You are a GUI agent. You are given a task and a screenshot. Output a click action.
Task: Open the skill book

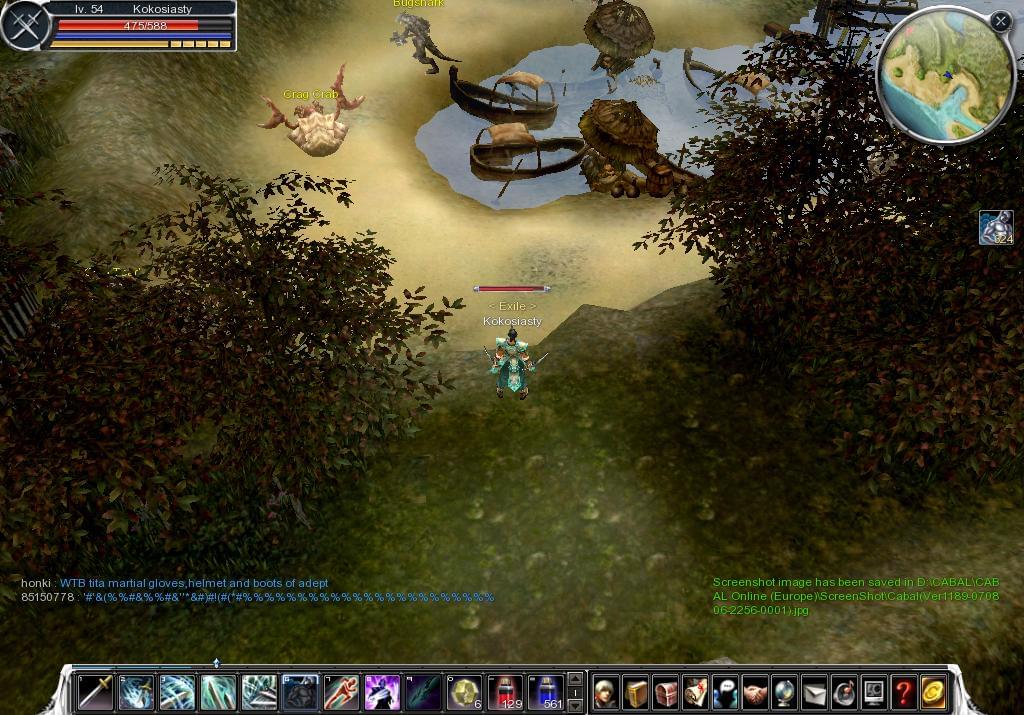(x=636, y=692)
